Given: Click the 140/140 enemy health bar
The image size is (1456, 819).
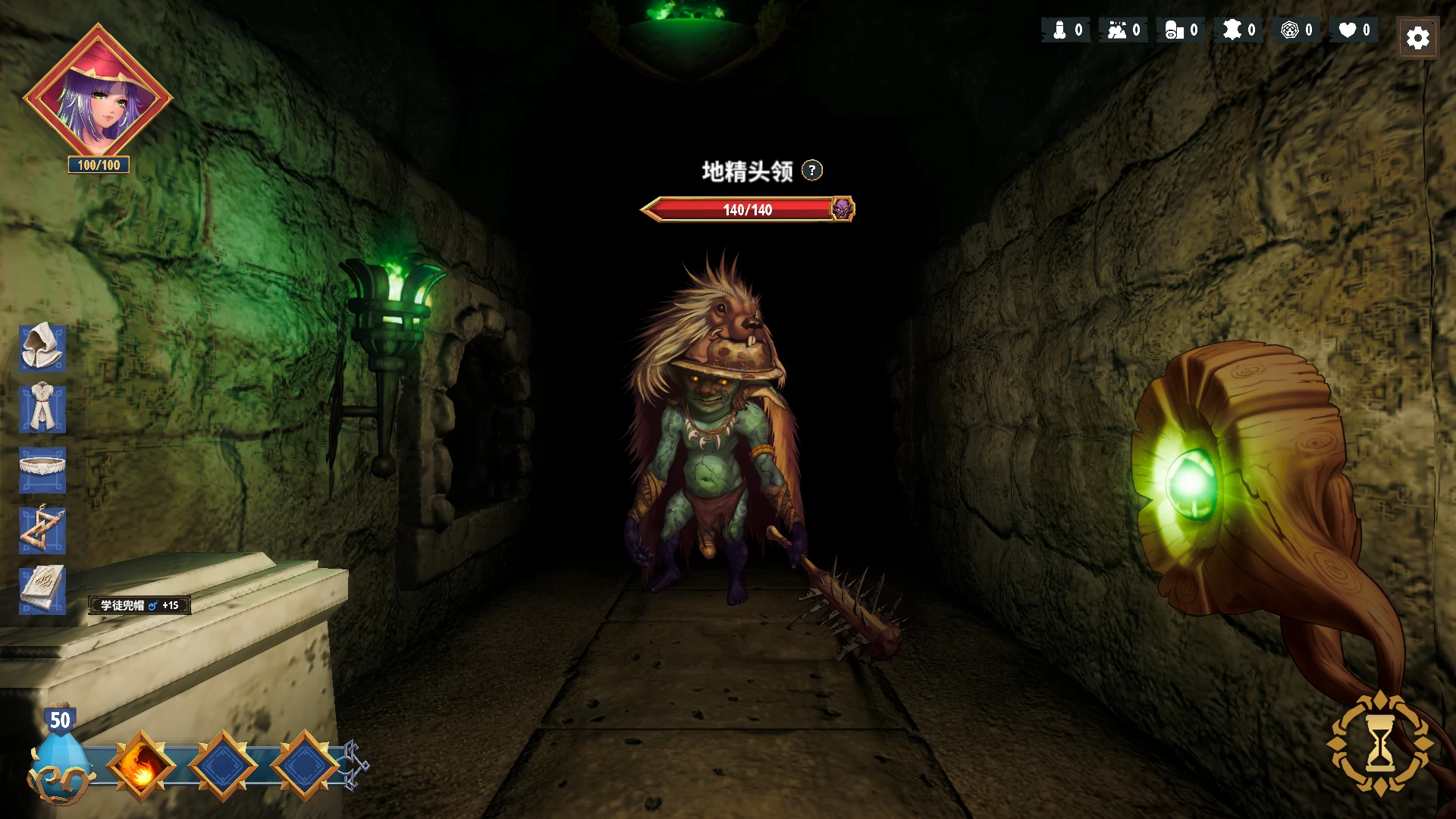Looking at the screenshot, I should (745, 210).
